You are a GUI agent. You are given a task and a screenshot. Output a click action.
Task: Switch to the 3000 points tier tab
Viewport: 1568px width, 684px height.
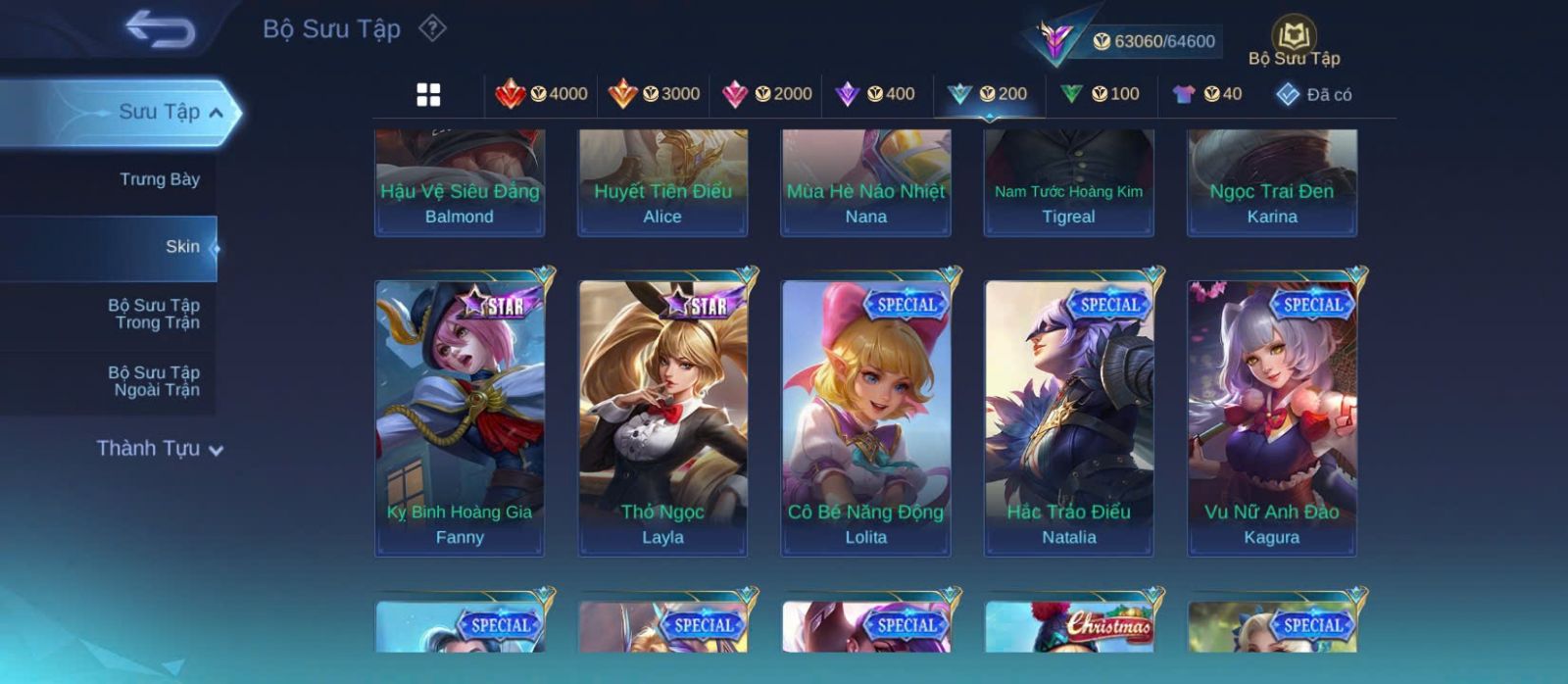click(x=654, y=94)
